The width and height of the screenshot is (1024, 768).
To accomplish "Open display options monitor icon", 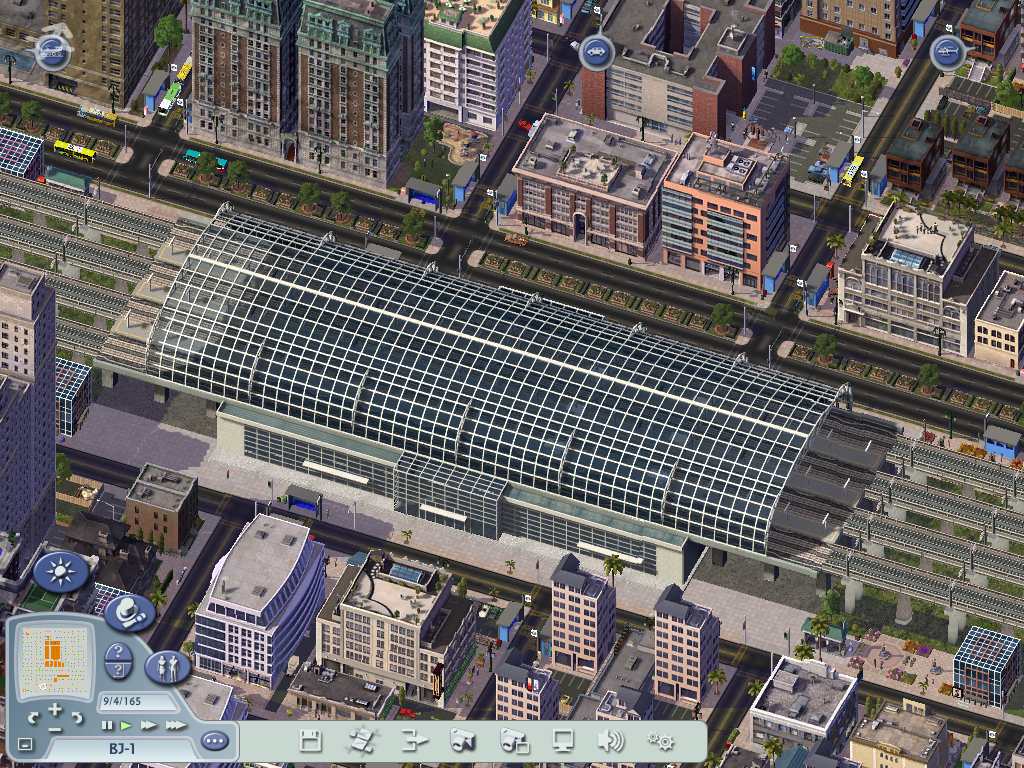I will click(x=563, y=741).
